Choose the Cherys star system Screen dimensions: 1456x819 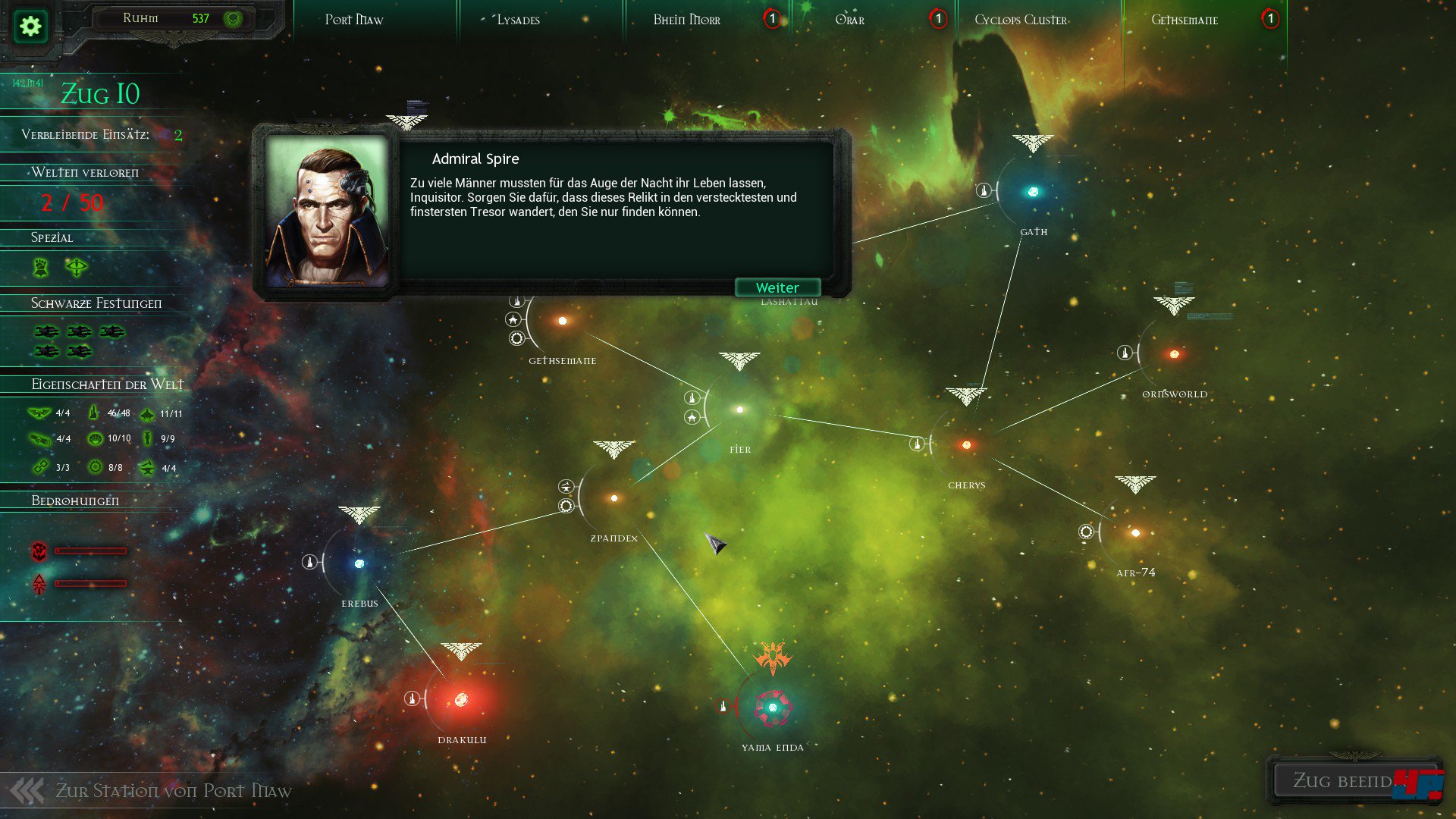point(966,445)
